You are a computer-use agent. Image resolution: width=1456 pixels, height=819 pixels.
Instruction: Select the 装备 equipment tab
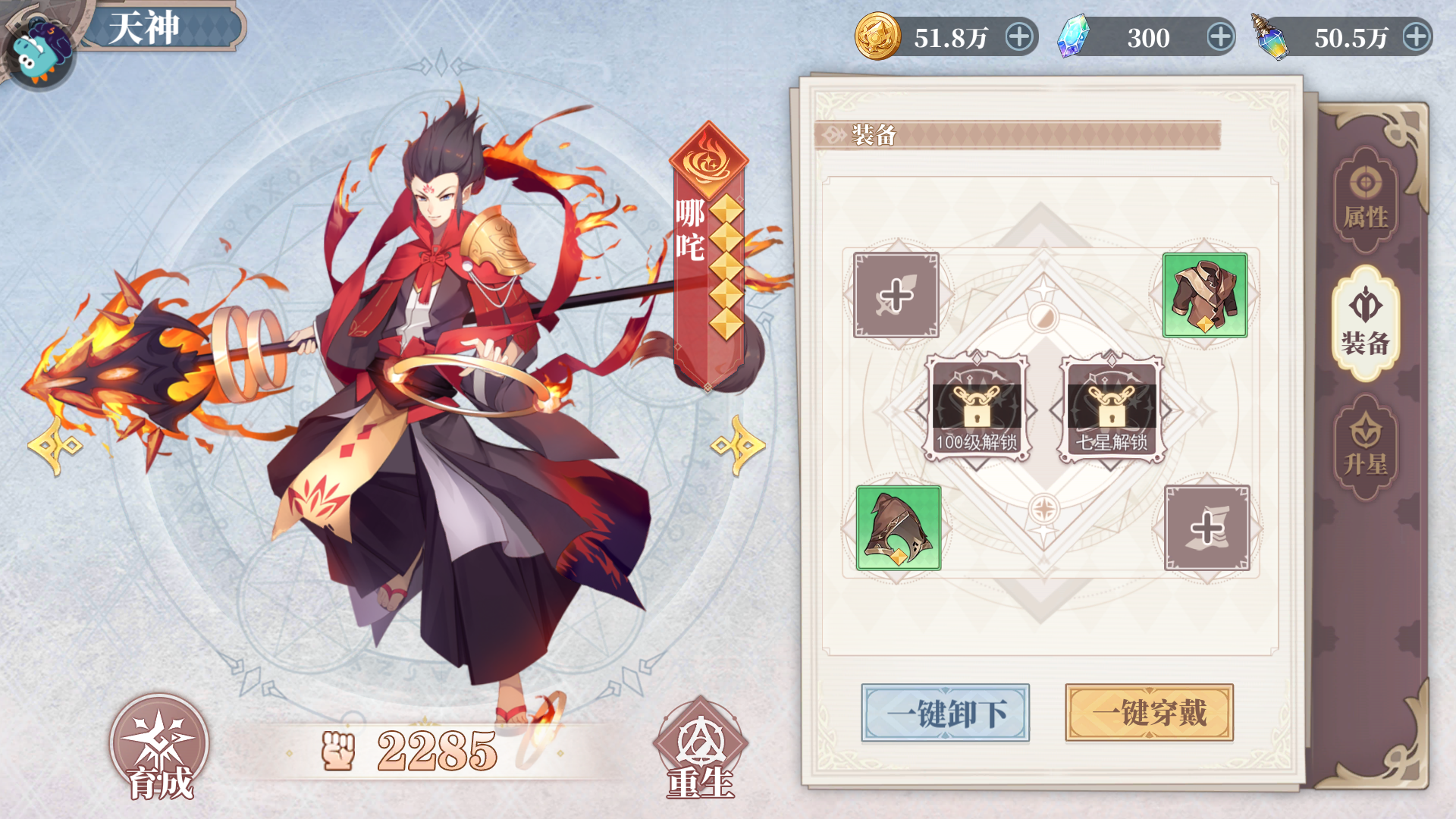click(x=1365, y=324)
